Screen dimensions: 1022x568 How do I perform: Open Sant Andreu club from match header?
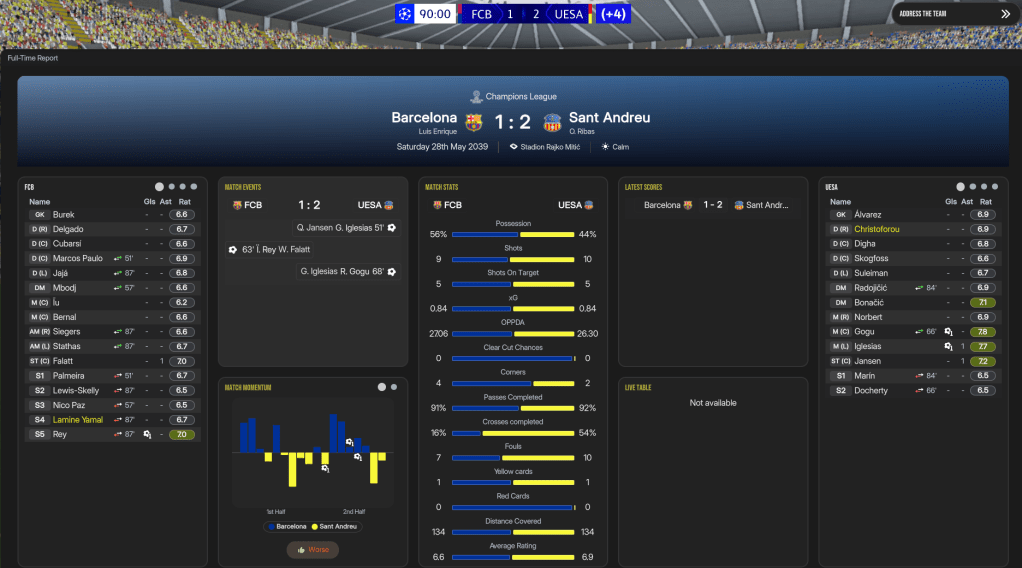tap(610, 118)
